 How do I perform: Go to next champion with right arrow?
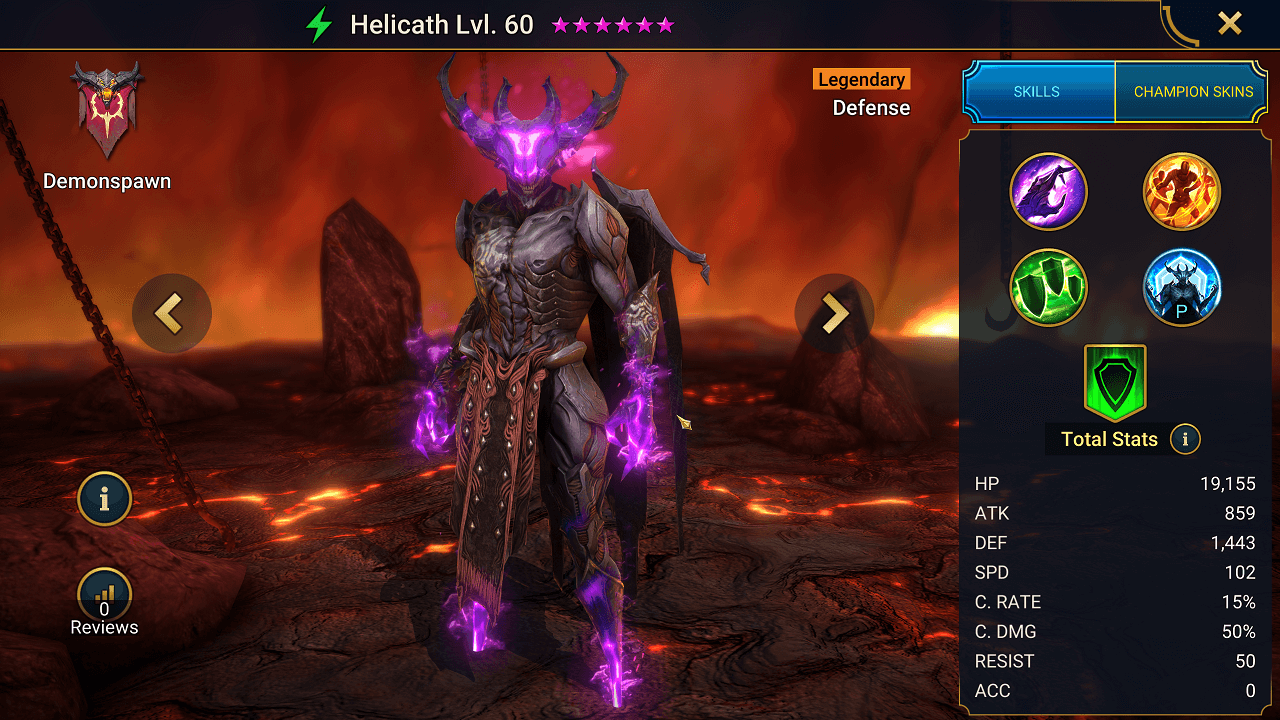(834, 314)
